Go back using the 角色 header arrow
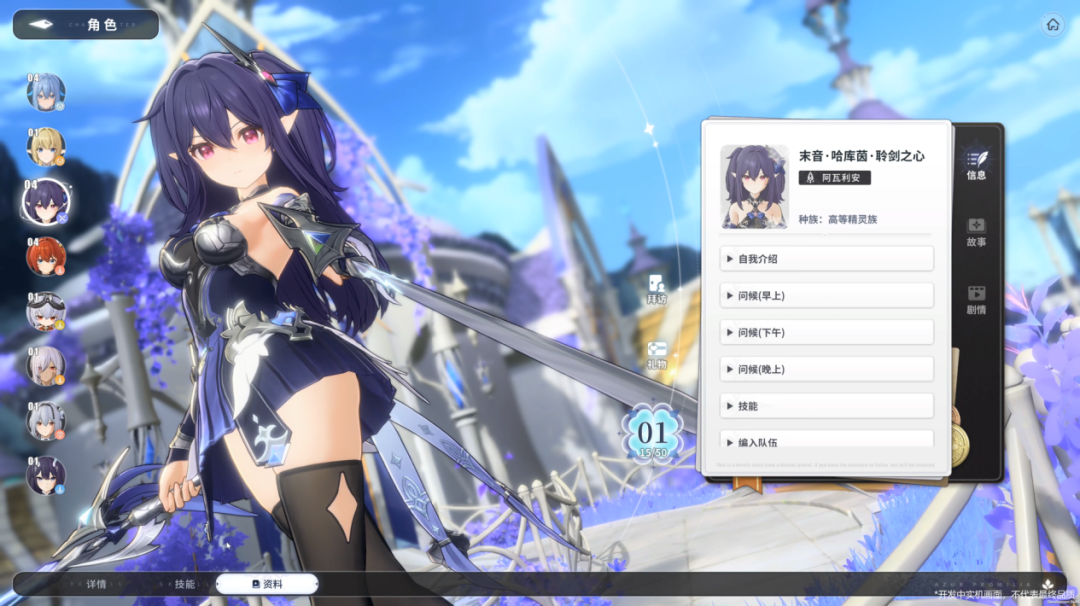 click(x=42, y=24)
